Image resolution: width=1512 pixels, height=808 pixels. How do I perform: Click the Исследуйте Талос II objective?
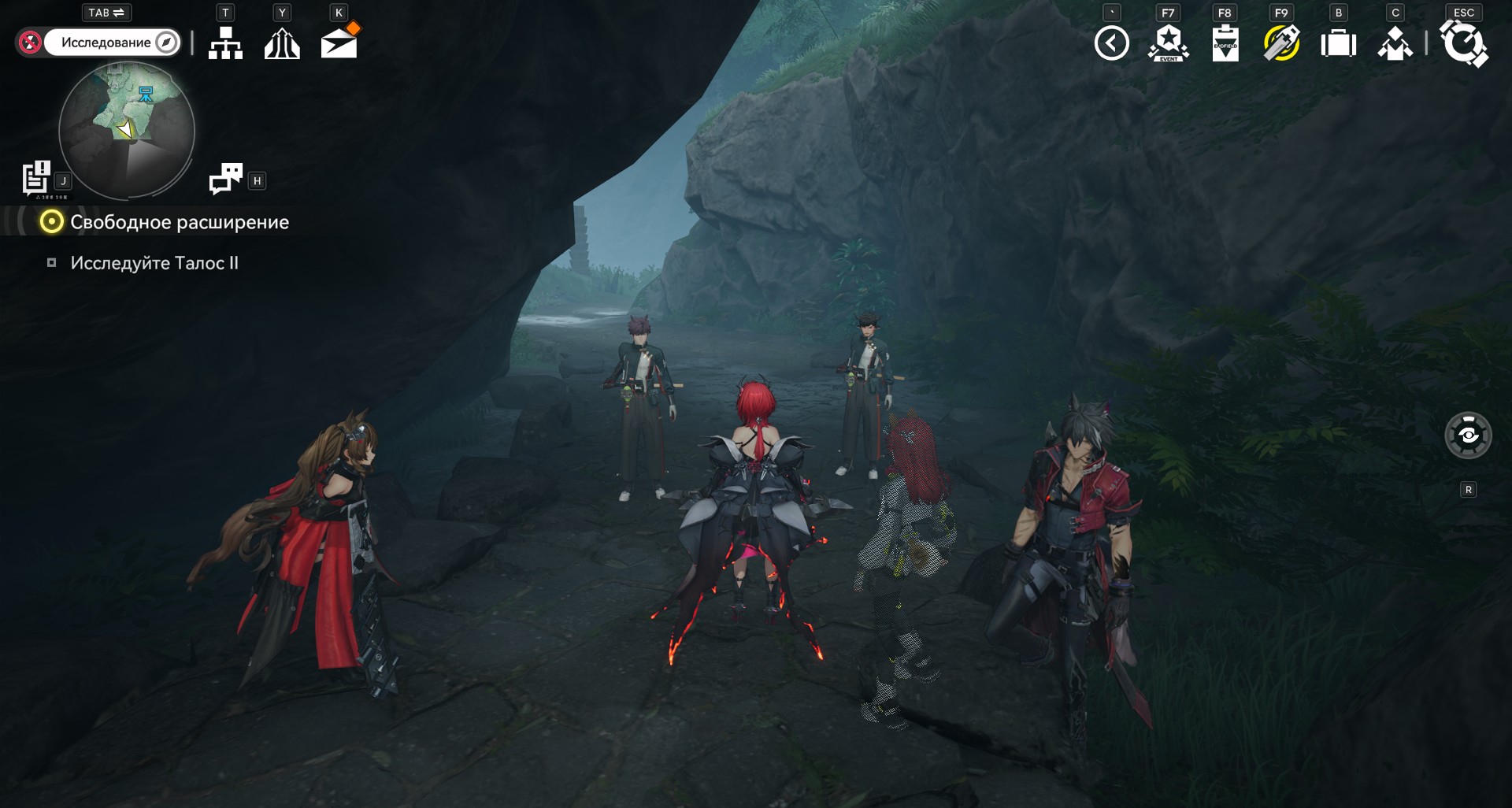tap(154, 263)
